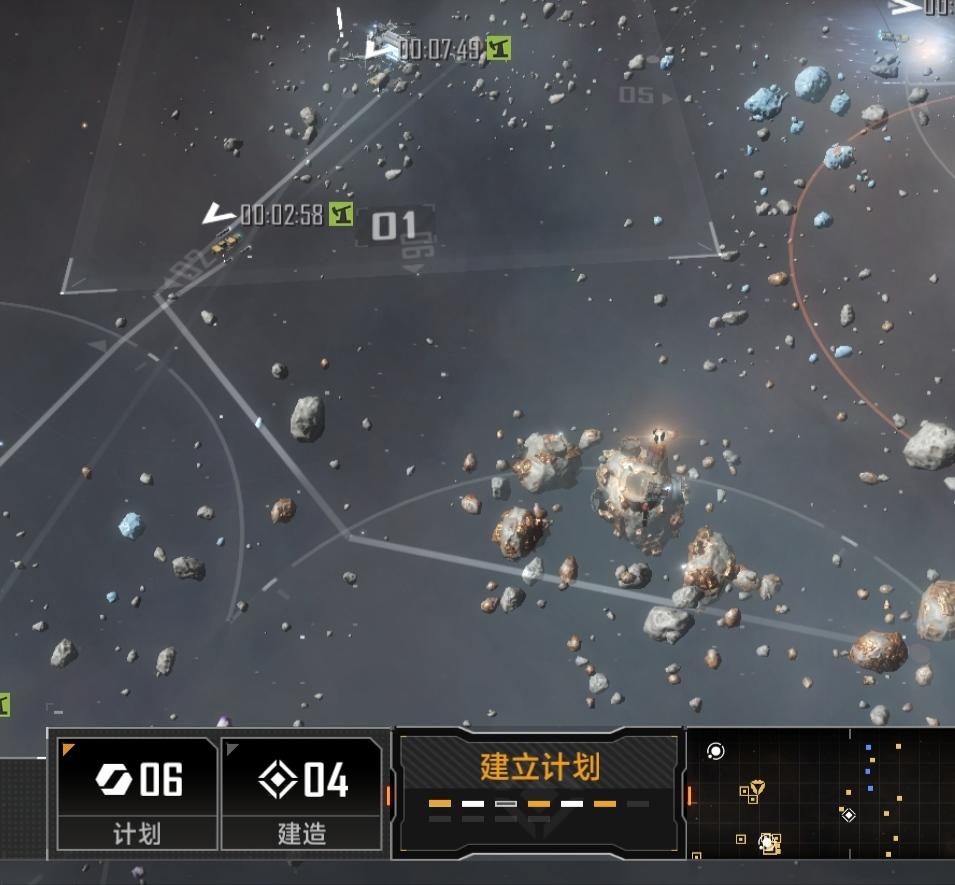Open the 建造 (Build) panel button
Viewport: 955px width, 885px height.
tap(301, 793)
